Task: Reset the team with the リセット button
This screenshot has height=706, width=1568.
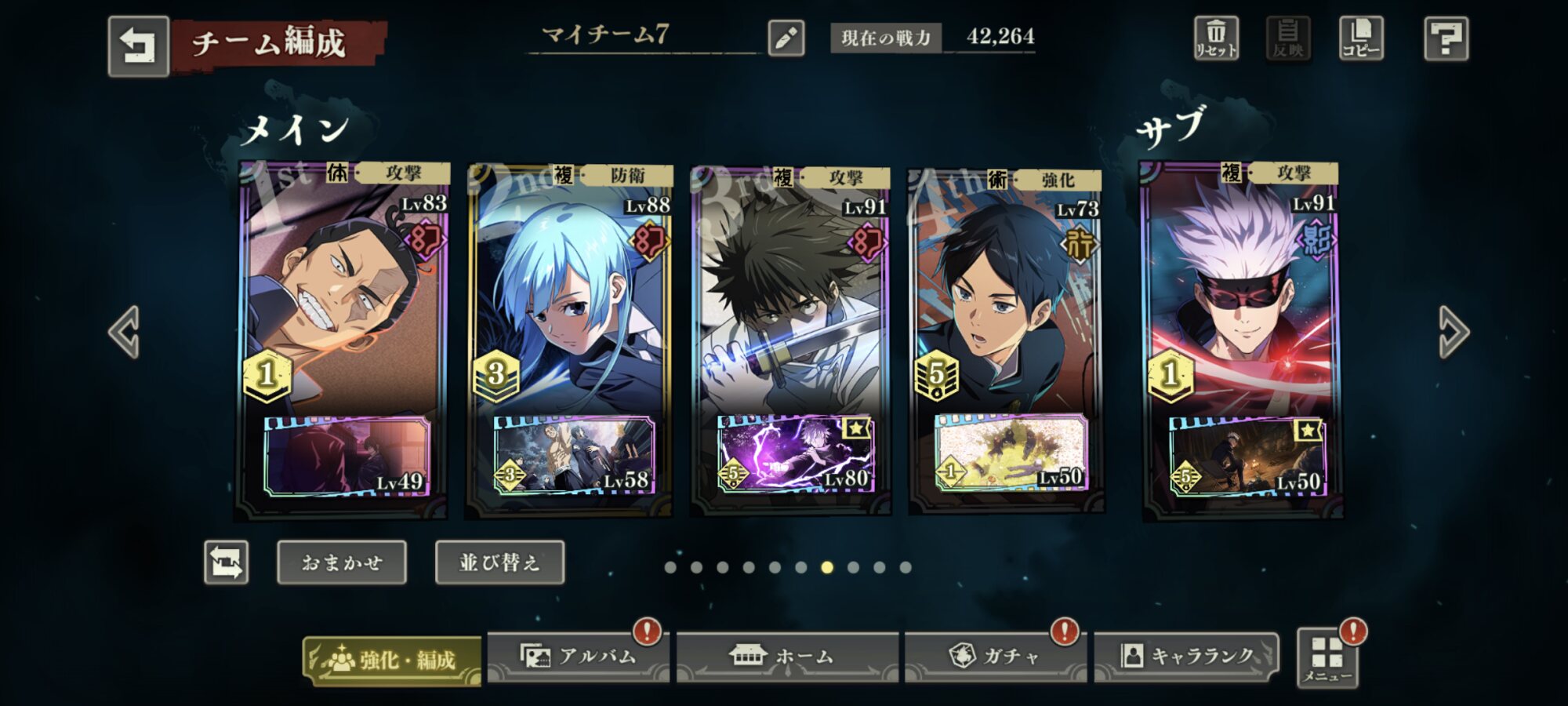Action: (1216, 38)
